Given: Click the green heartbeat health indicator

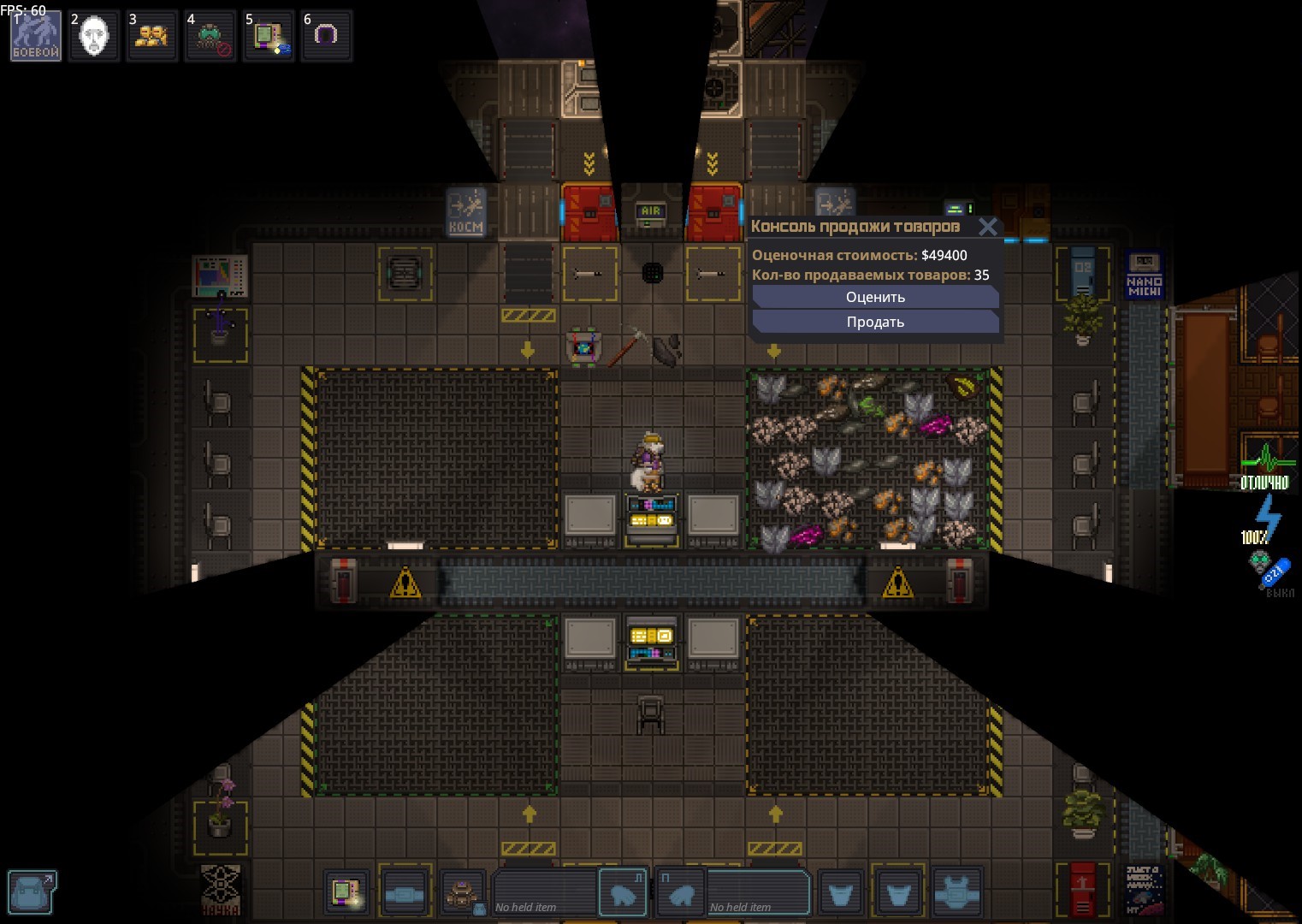Looking at the screenshot, I should point(1265,464).
